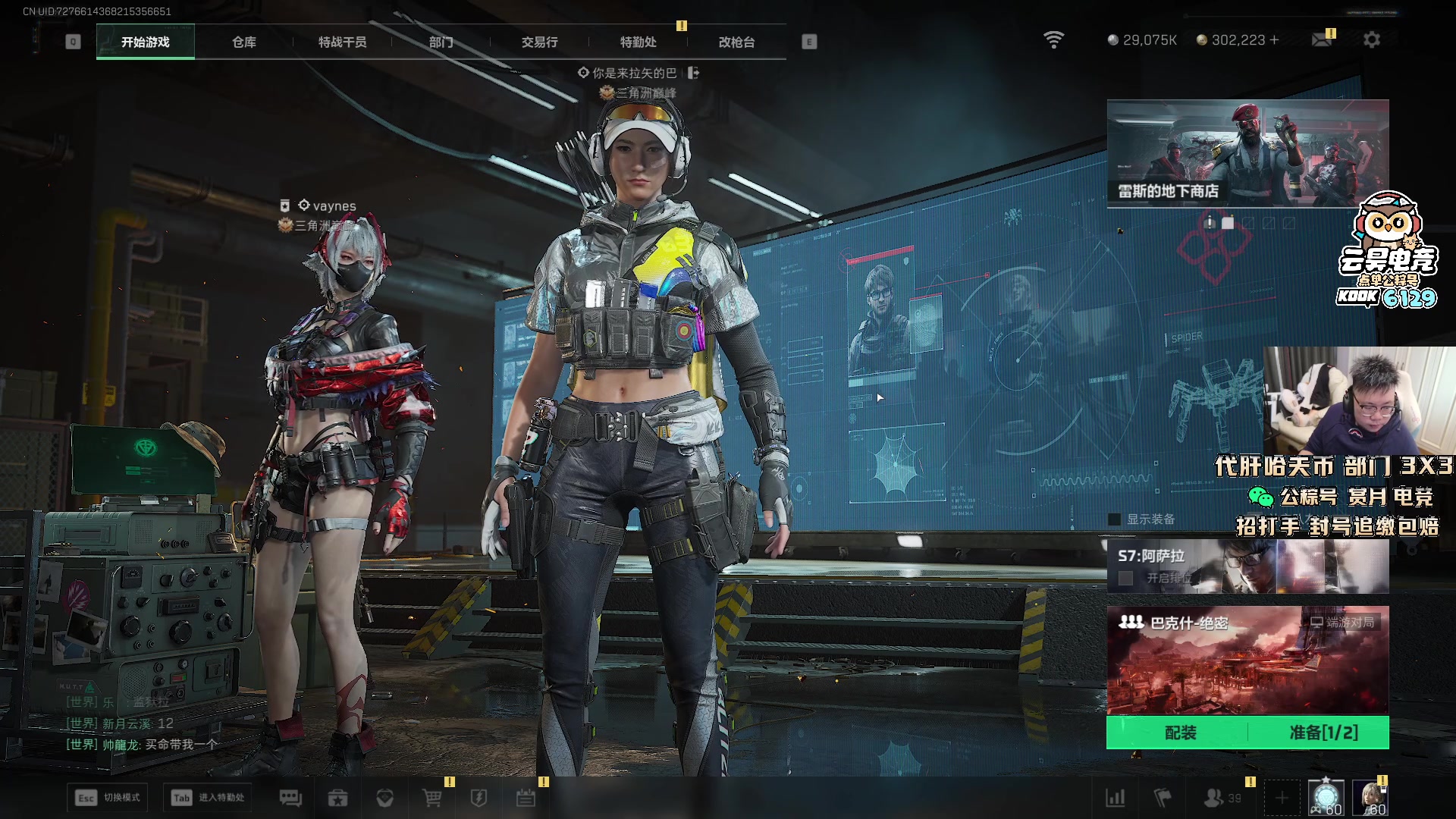Viewport: 1456px width, 819px height.
Task: Open the 仓库 warehouse tab
Action: coord(243,42)
